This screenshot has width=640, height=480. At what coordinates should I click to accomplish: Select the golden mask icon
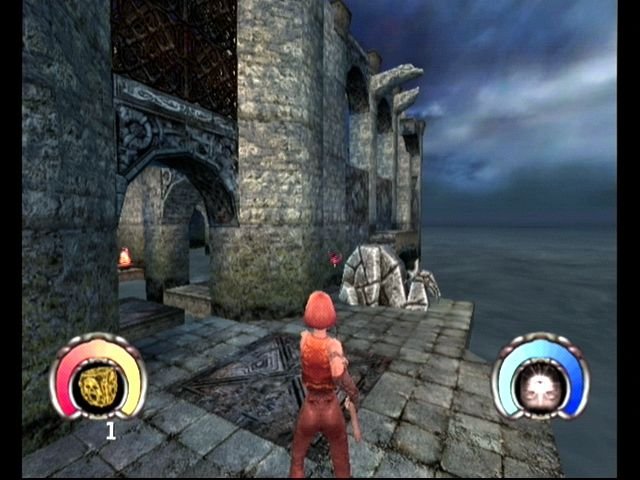pos(98,384)
